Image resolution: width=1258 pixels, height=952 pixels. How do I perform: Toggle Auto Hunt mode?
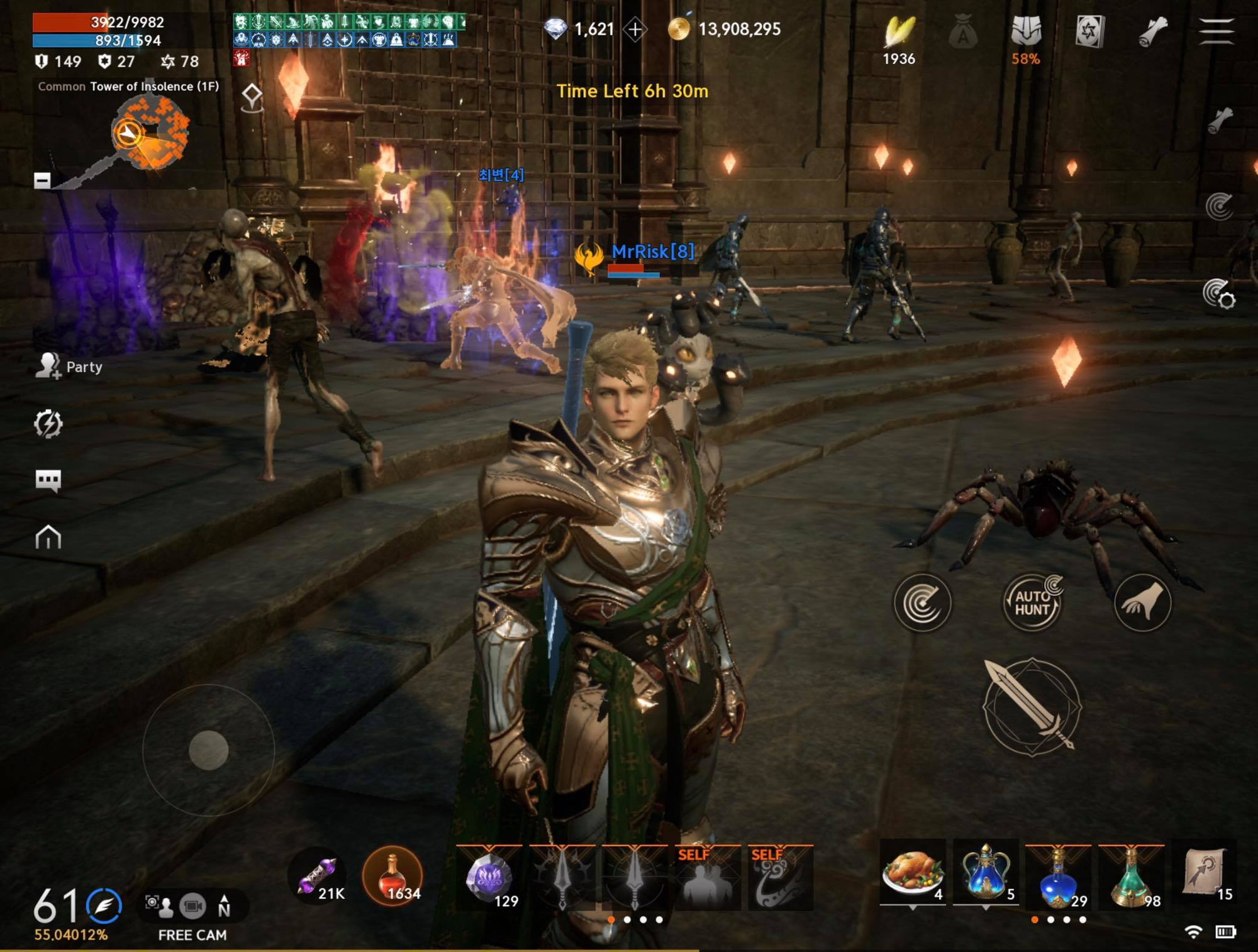(x=1034, y=602)
